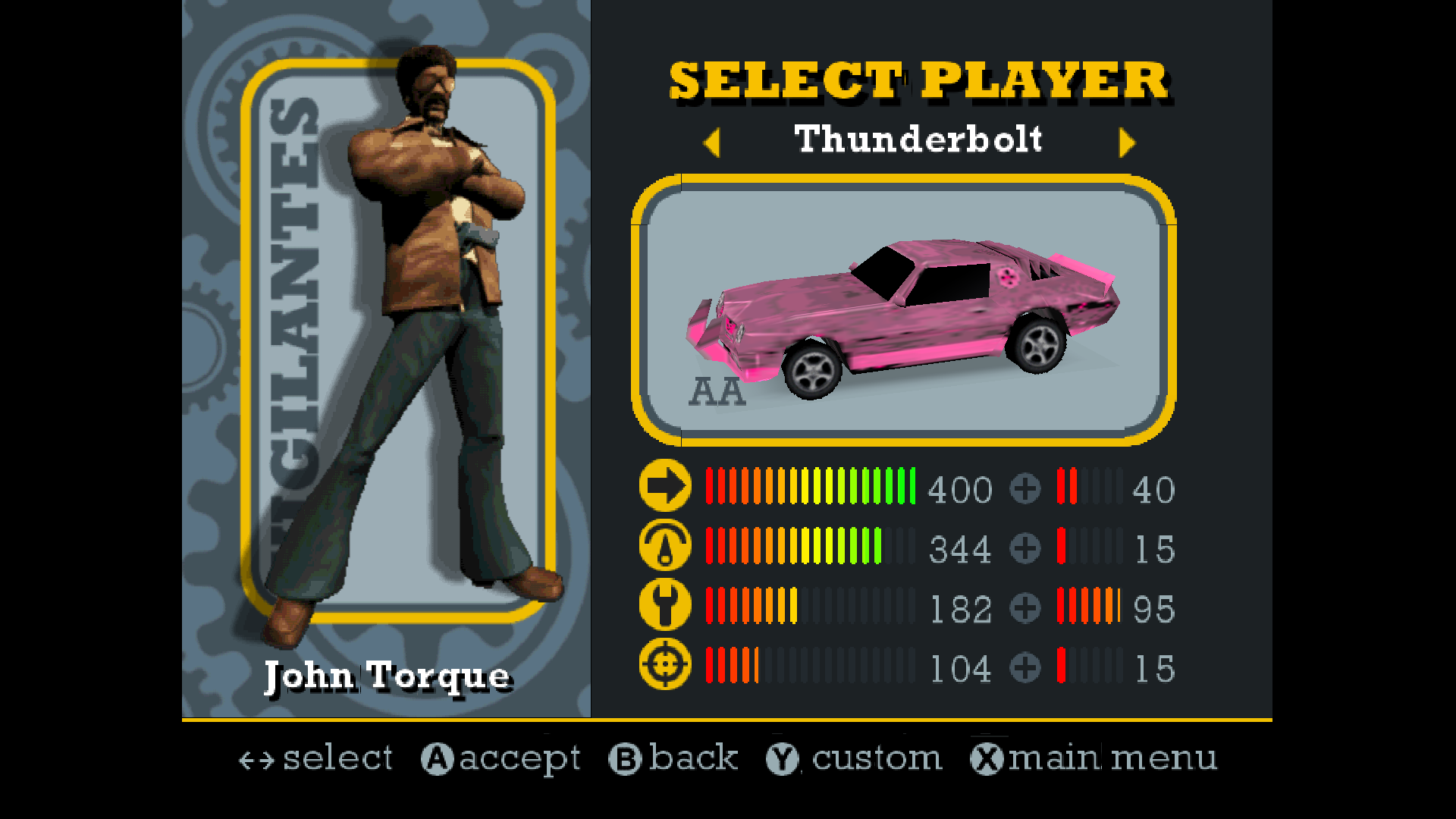This screenshot has height=819, width=1456.
Task: Select the pink Thunderbolt car preview
Action: point(903,311)
